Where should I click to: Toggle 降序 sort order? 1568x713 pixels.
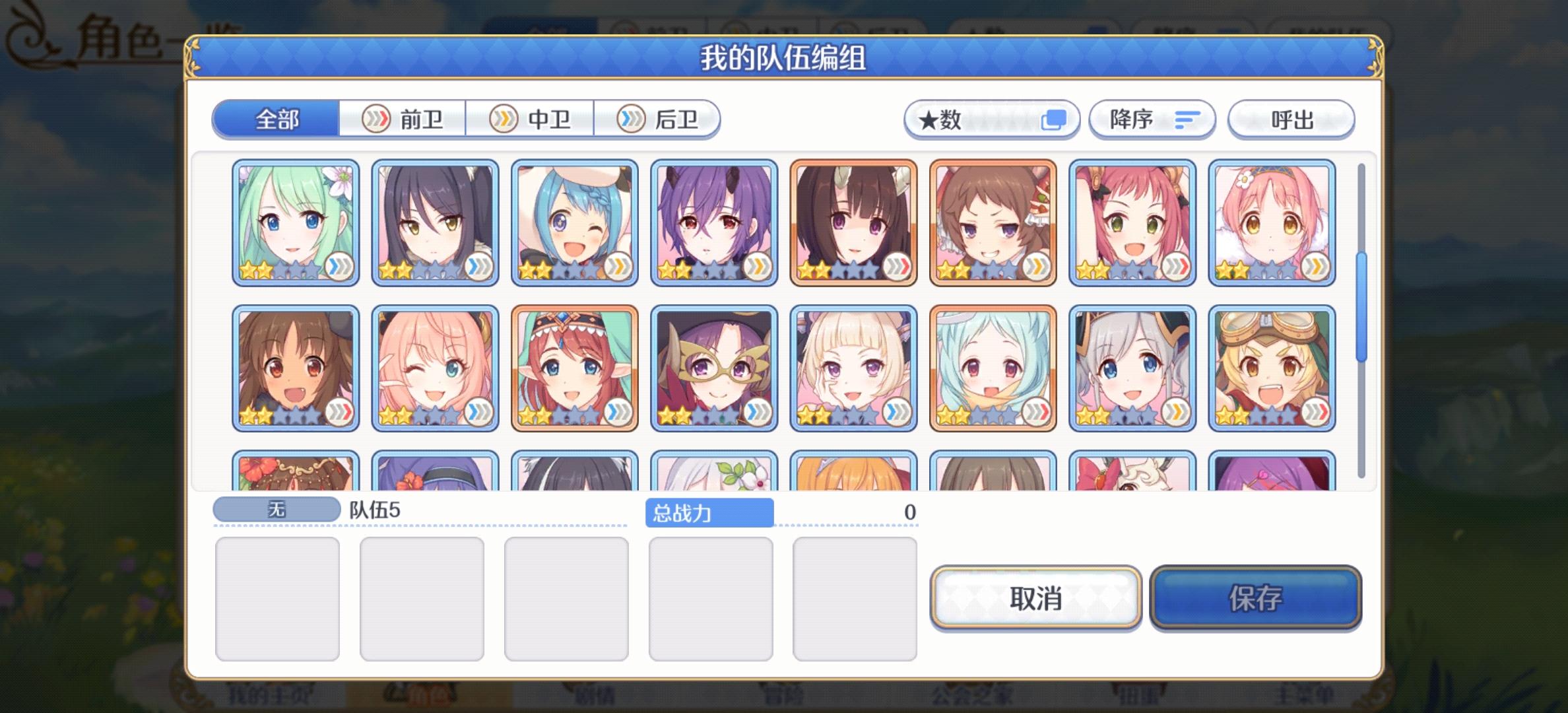click(1152, 119)
